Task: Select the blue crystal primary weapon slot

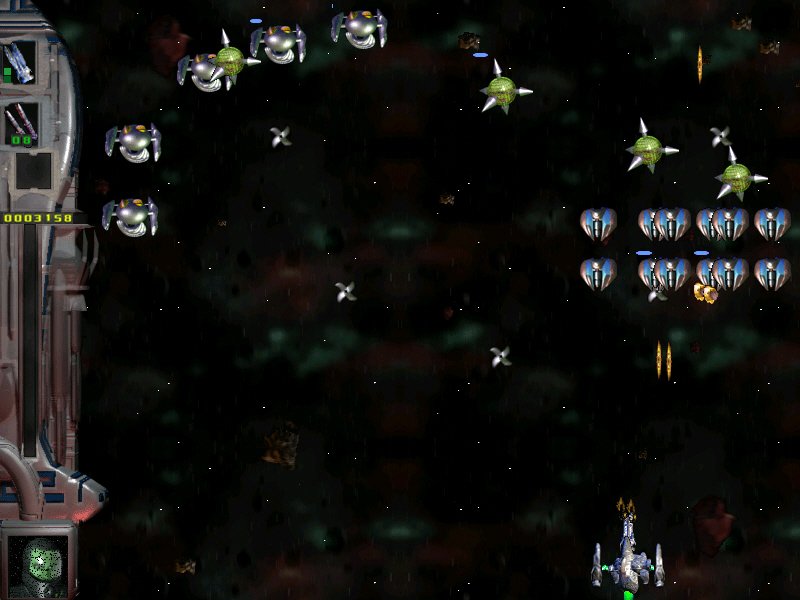Action: [20, 62]
